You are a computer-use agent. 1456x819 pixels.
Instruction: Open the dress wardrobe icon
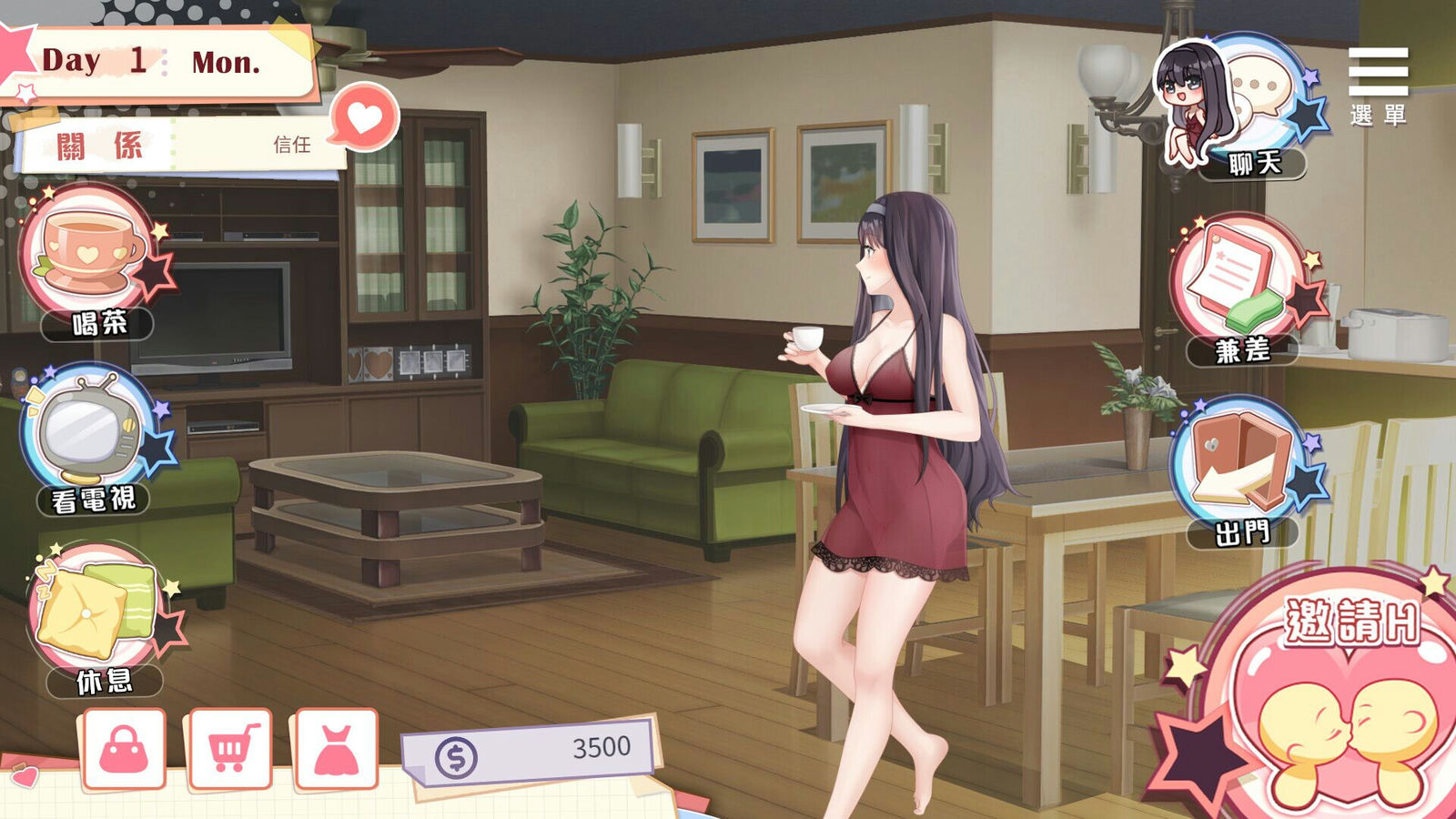(337, 746)
